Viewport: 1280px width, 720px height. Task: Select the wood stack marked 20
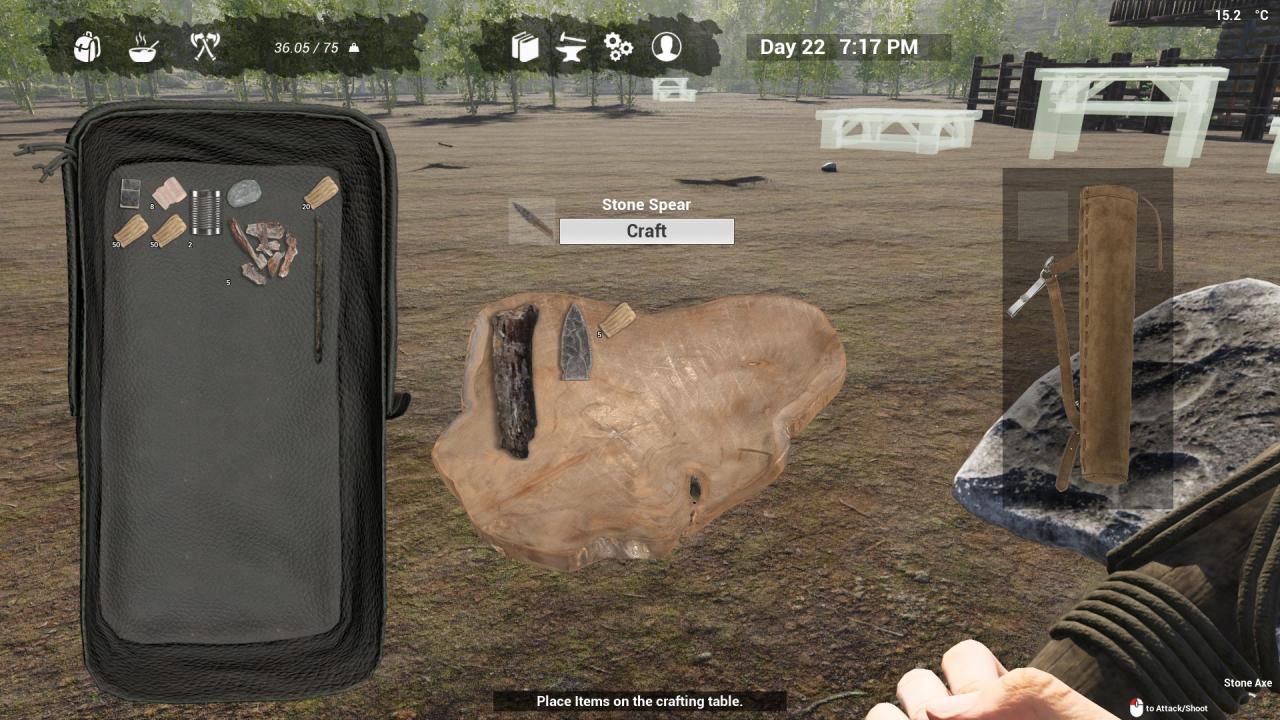tap(321, 191)
